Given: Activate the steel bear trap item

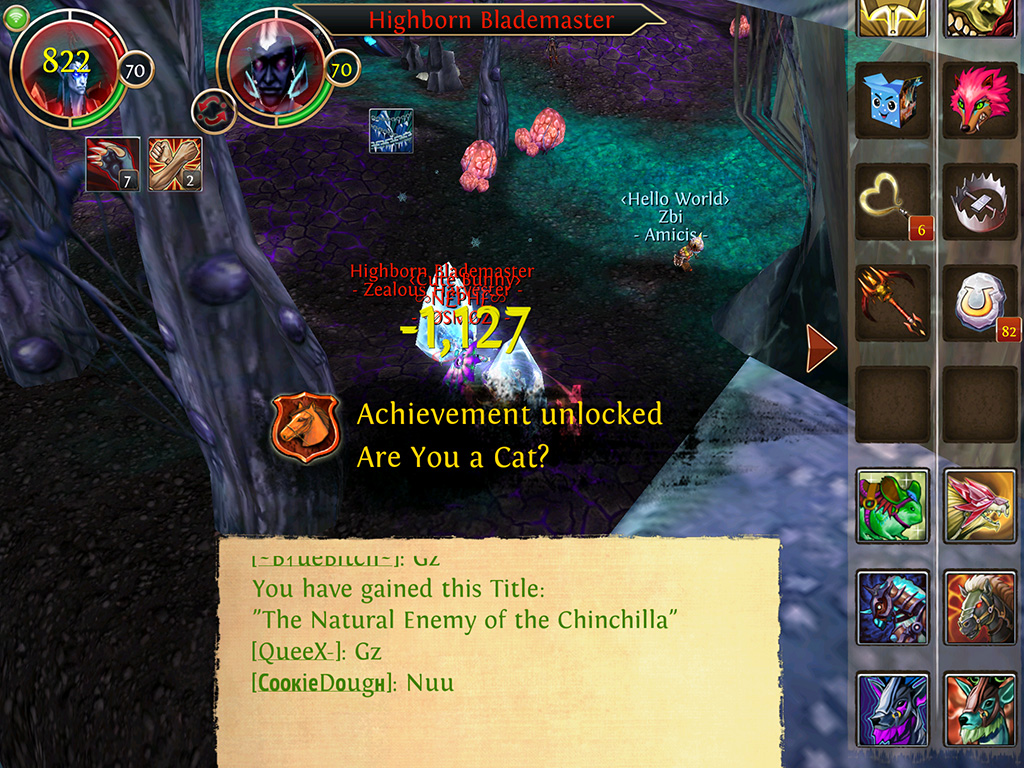Looking at the screenshot, I should point(980,202).
